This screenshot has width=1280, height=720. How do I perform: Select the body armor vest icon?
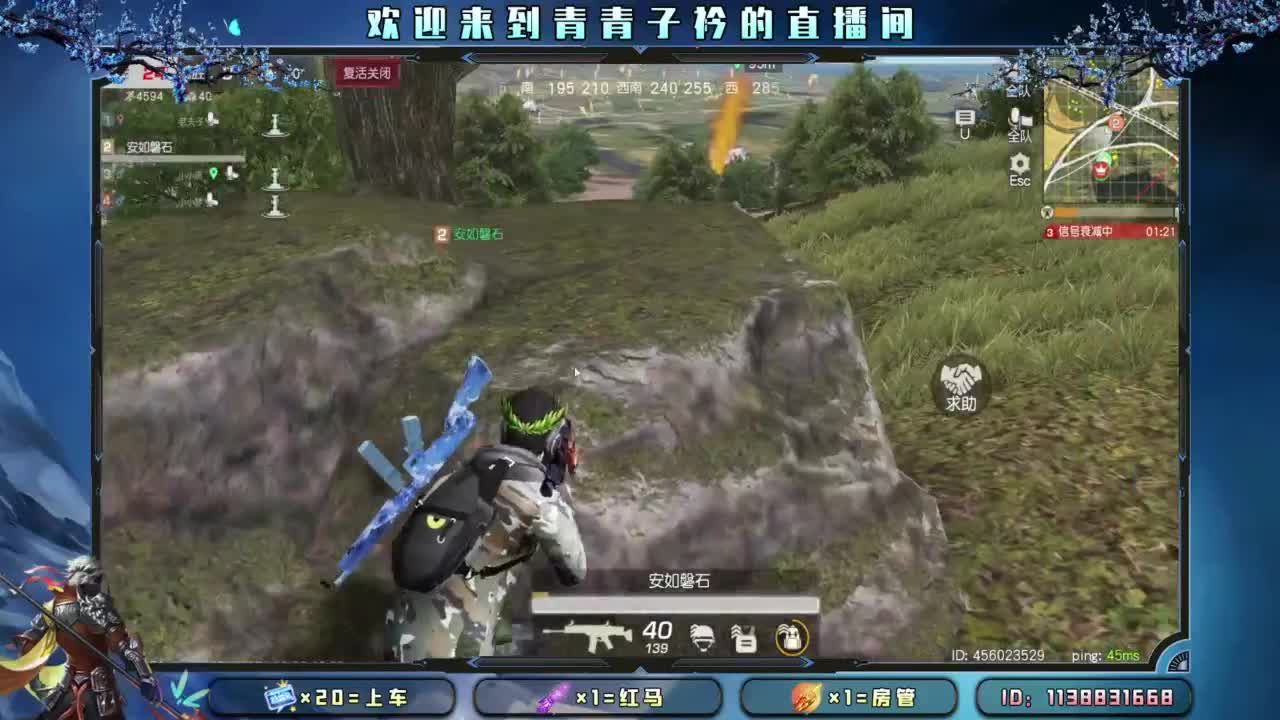tap(746, 638)
